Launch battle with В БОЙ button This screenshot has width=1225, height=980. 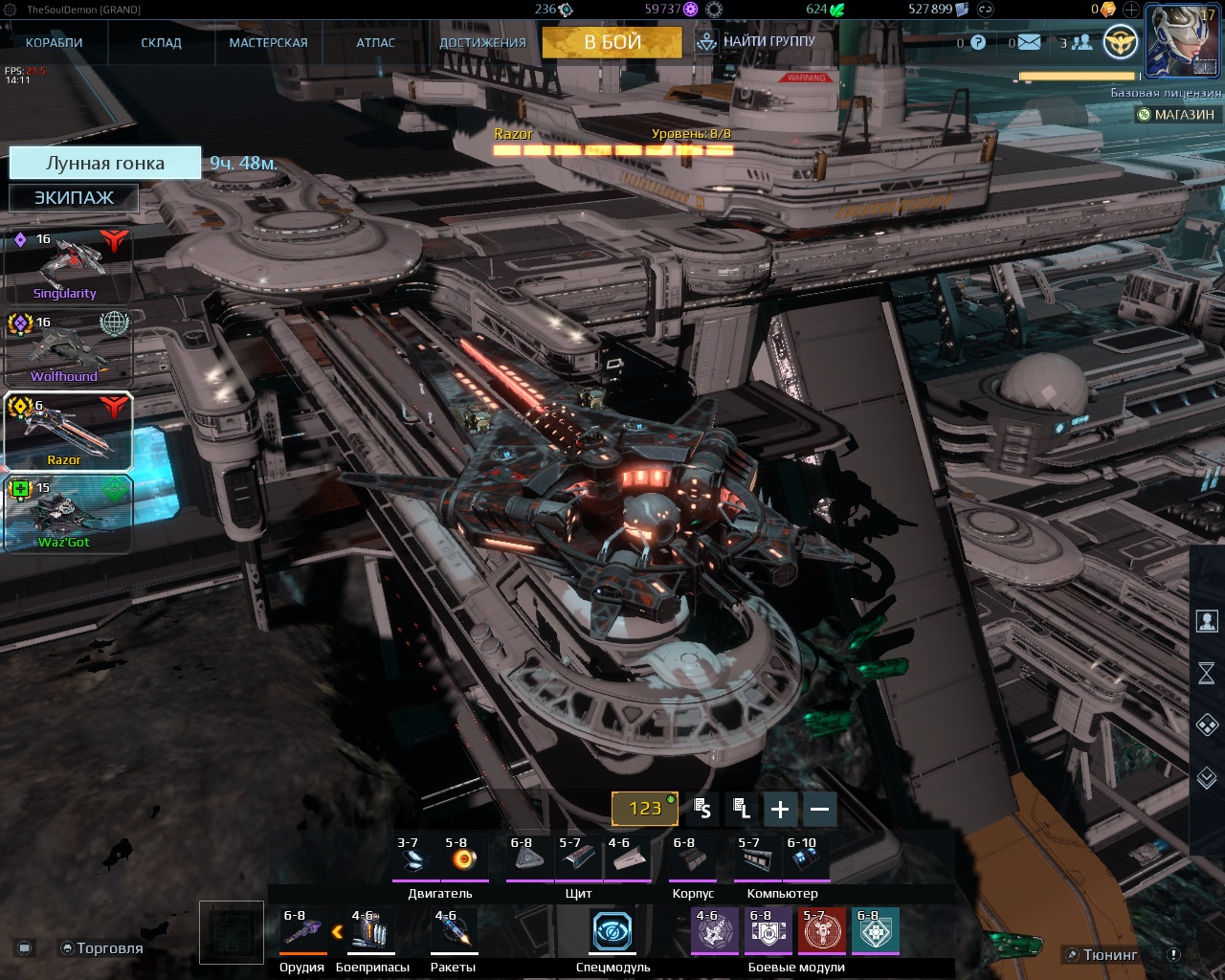click(x=612, y=42)
